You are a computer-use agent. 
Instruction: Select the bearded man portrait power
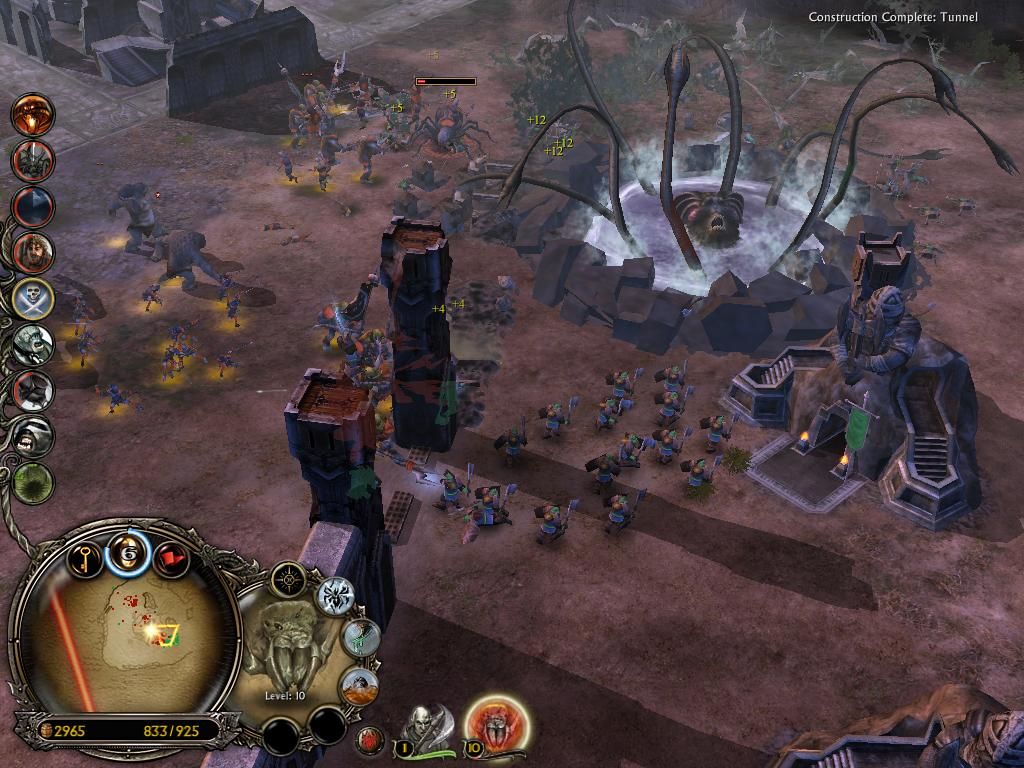(x=33, y=252)
